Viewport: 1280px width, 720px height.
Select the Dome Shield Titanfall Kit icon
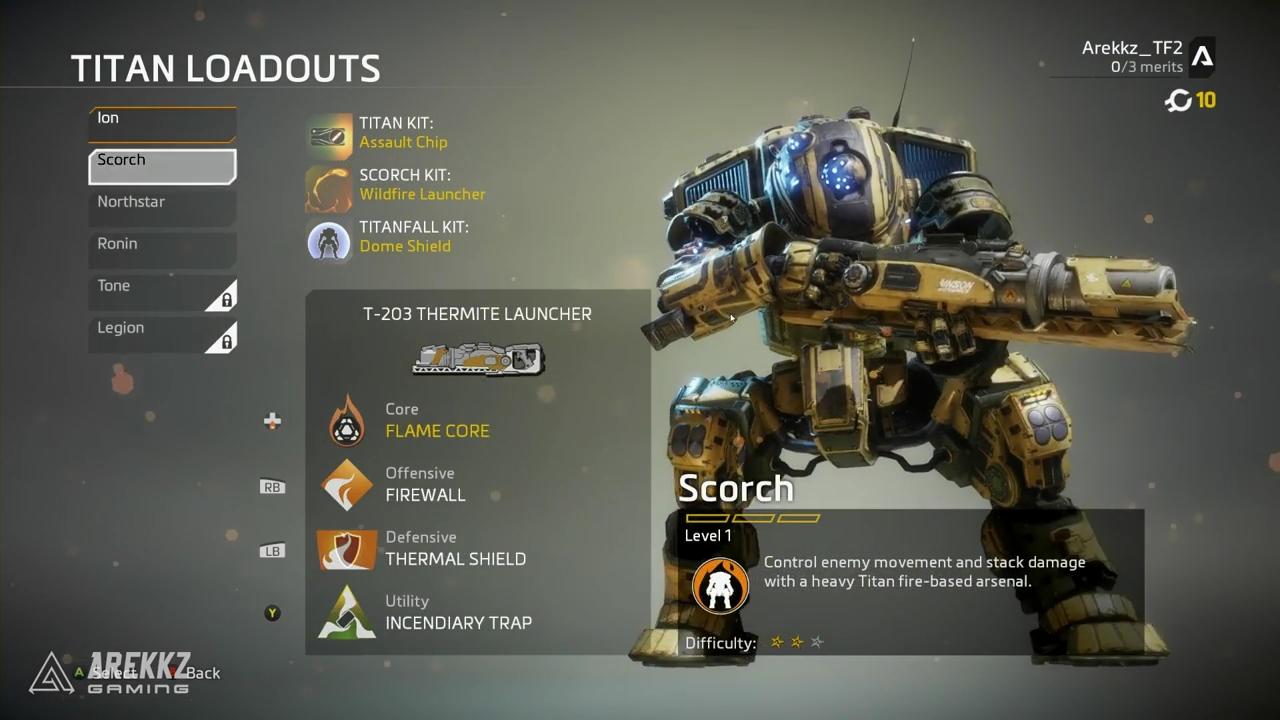point(329,237)
